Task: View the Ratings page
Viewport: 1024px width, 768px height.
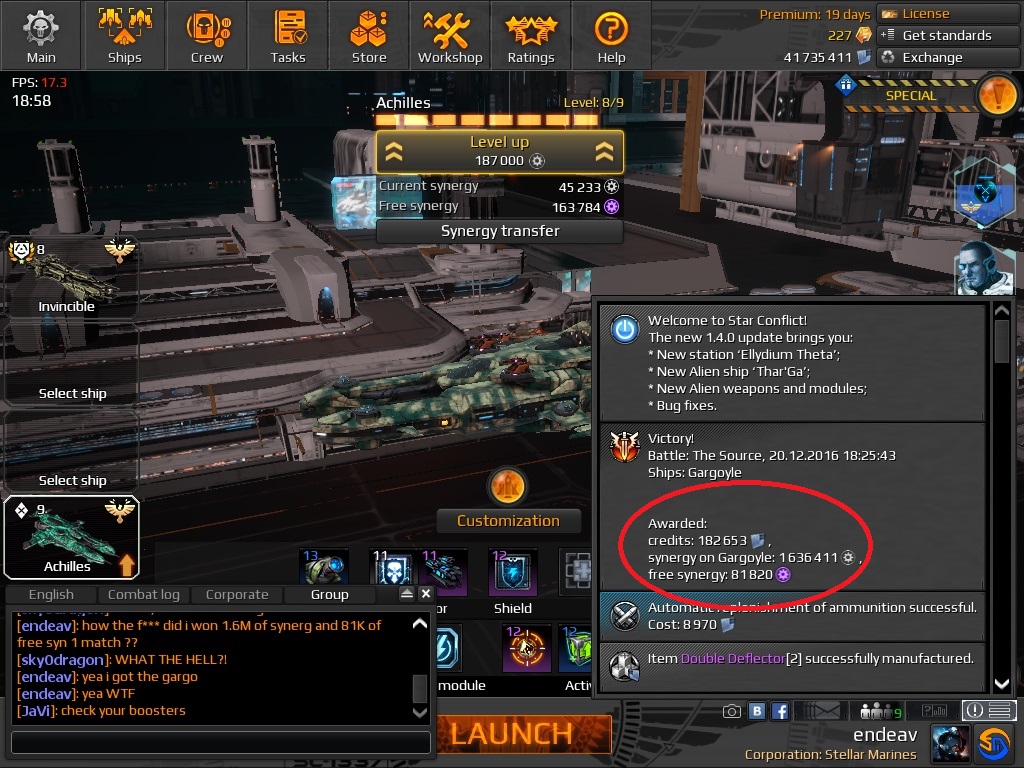Action: (531, 35)
